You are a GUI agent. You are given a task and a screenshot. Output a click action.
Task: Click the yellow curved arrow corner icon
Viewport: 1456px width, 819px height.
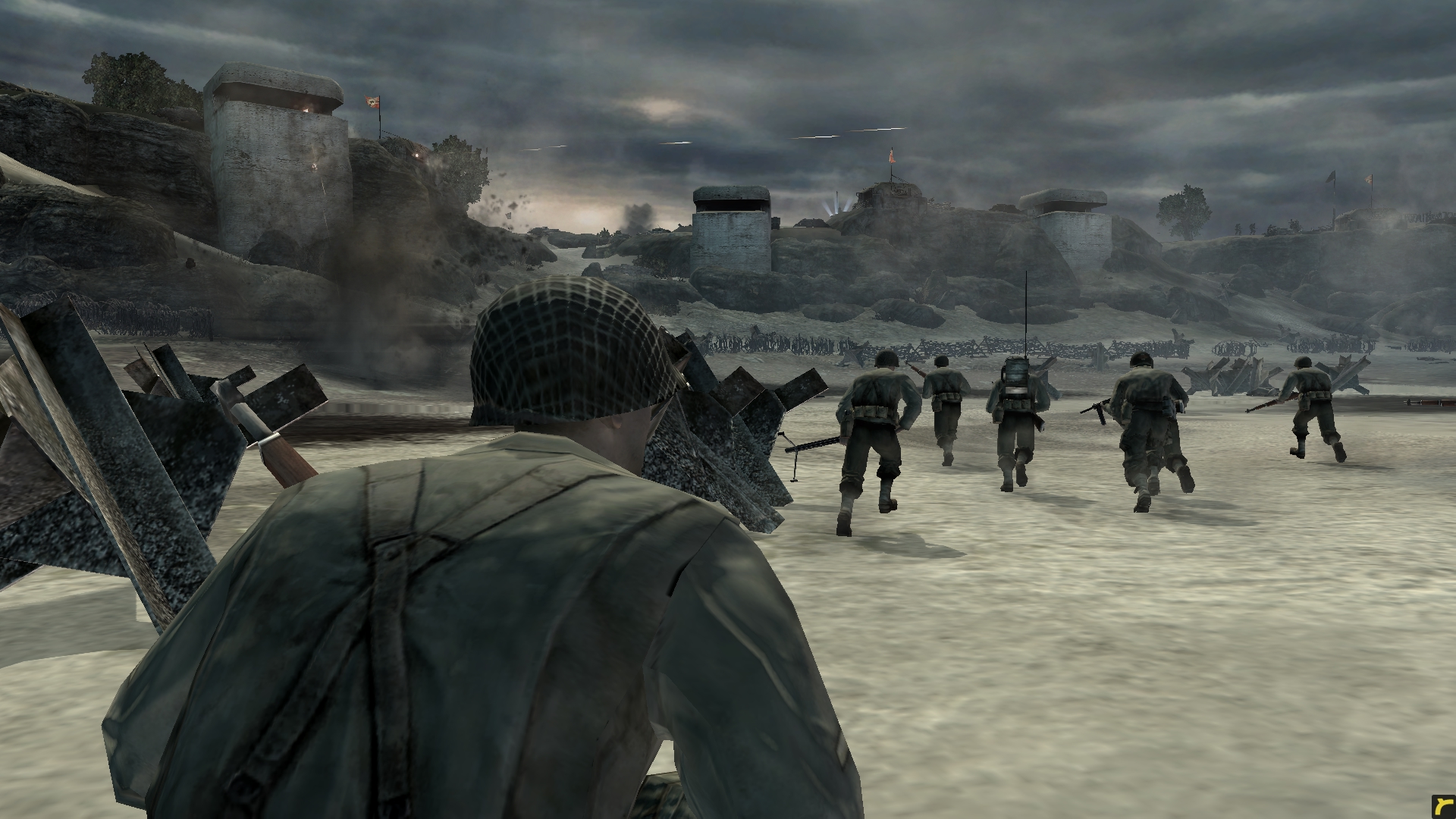[x=1443, y=806]
